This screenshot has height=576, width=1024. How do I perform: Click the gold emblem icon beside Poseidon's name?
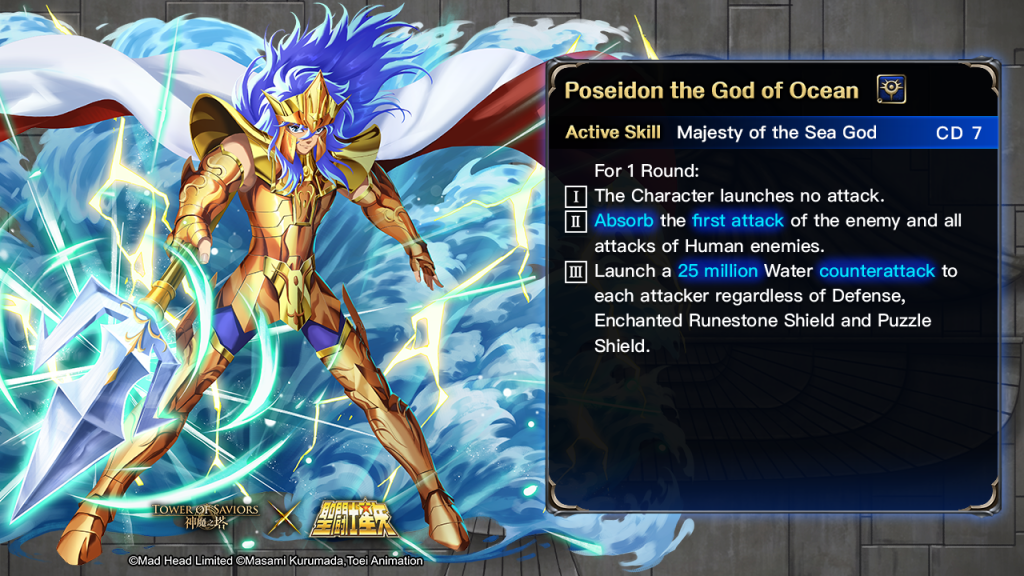point(891,90)
